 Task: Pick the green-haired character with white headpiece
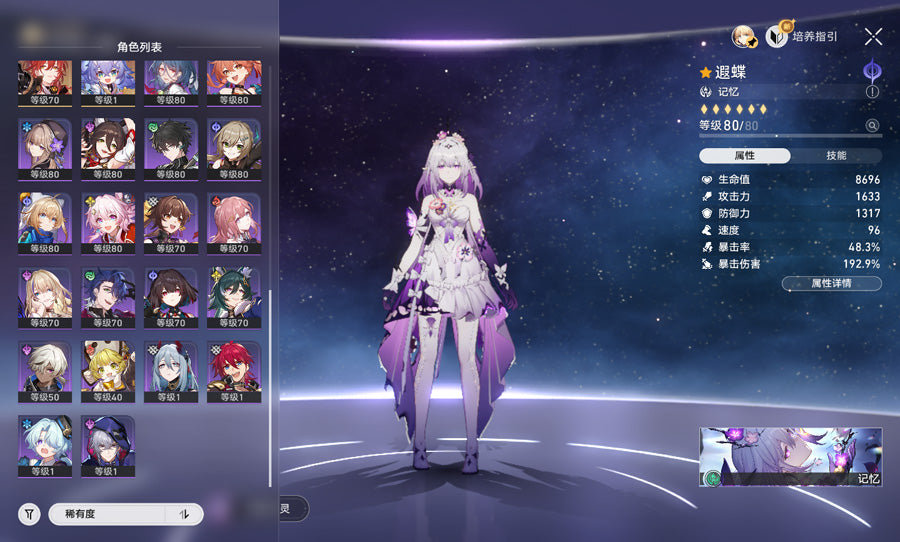[234, 294]
